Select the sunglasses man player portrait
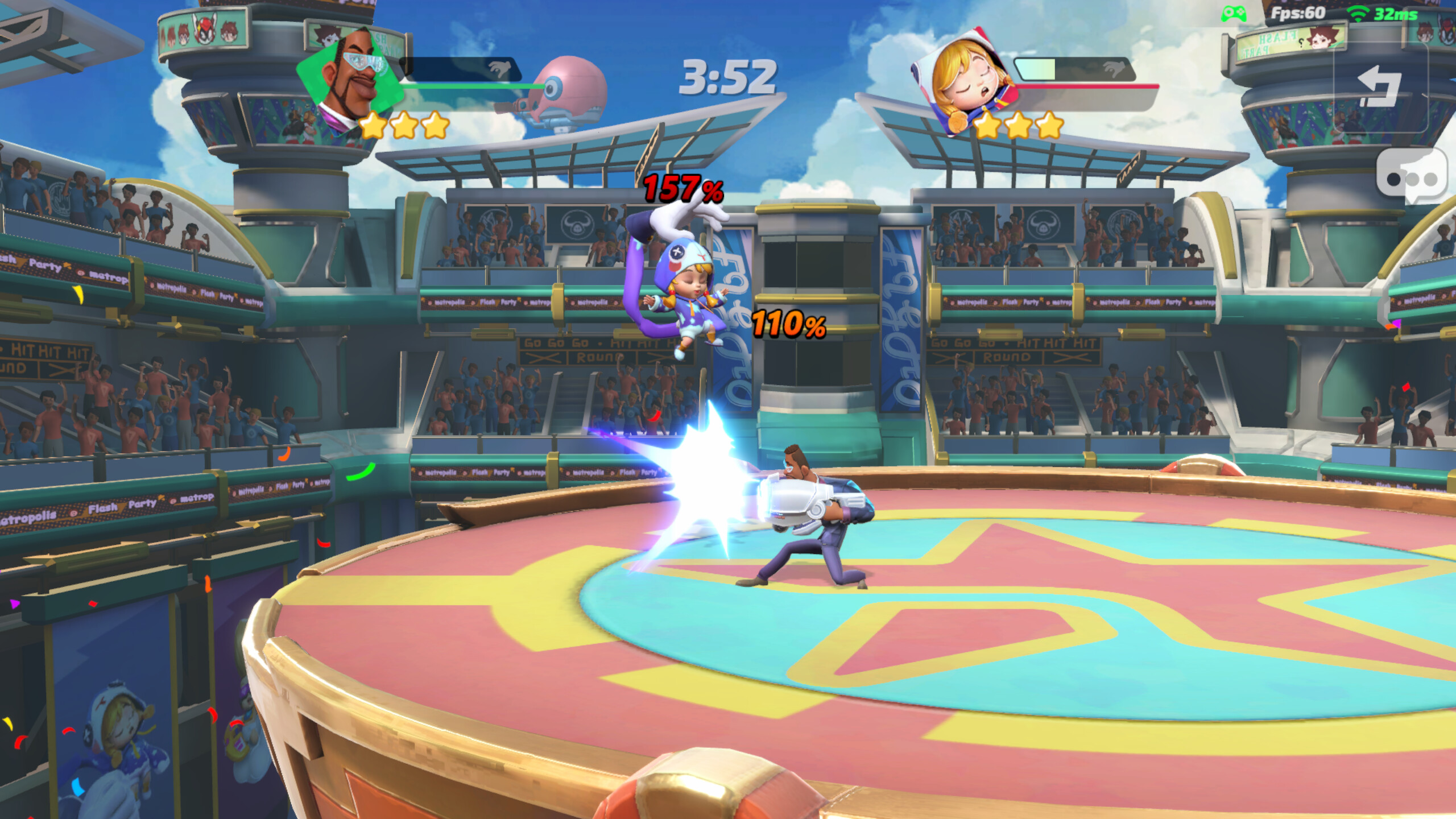Image resolution: width=1456 pixels, height=819 pixels. [348, 77]
